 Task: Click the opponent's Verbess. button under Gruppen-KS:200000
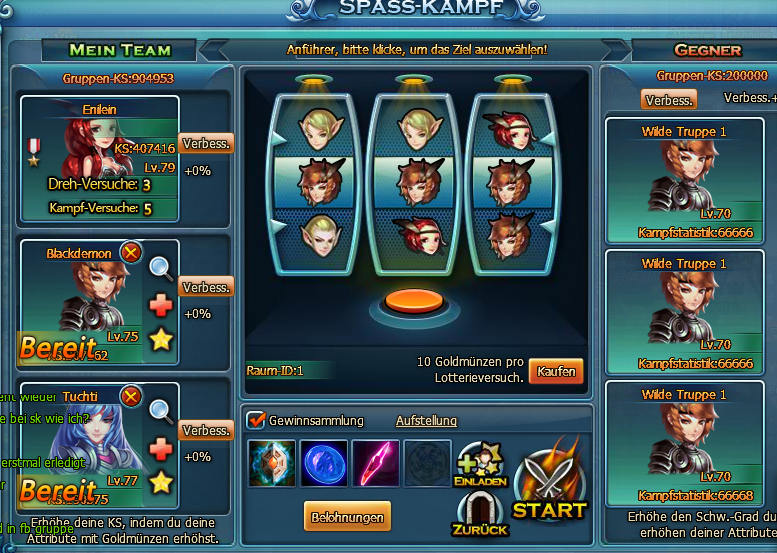669,100
